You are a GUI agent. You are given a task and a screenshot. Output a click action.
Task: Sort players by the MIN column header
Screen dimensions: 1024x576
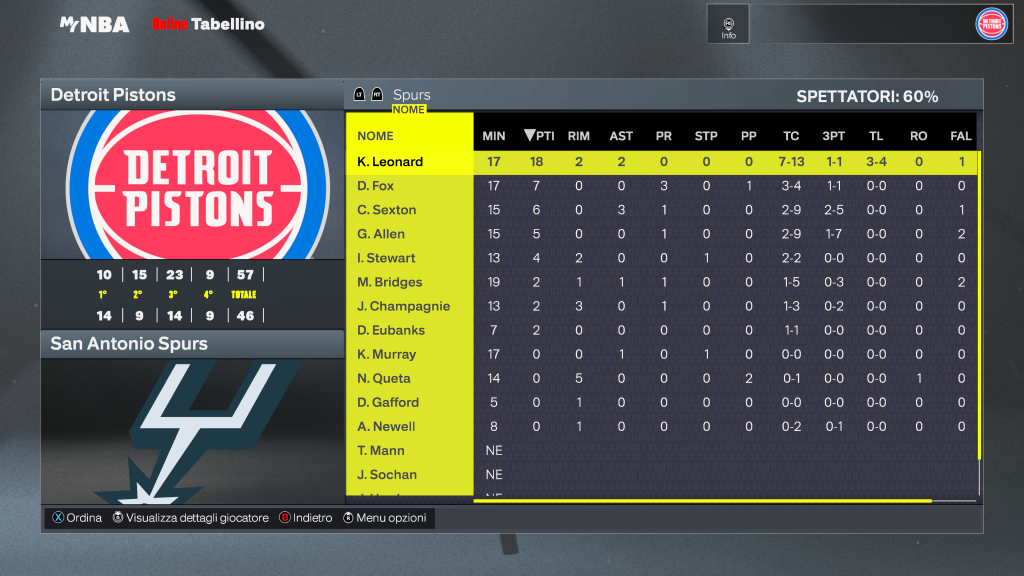(494, 136)
